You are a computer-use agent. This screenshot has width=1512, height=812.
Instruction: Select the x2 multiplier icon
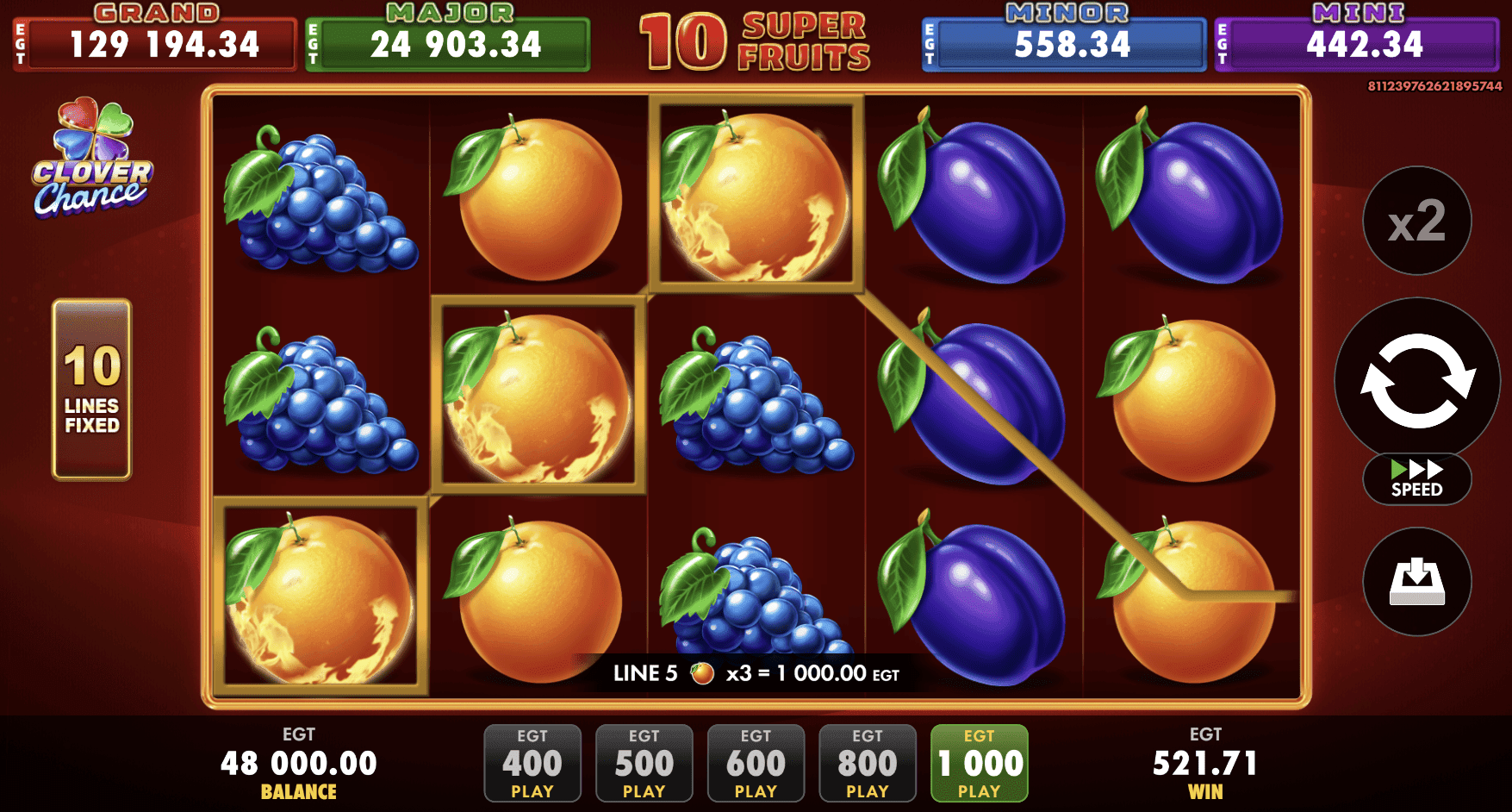(1416, 220)
